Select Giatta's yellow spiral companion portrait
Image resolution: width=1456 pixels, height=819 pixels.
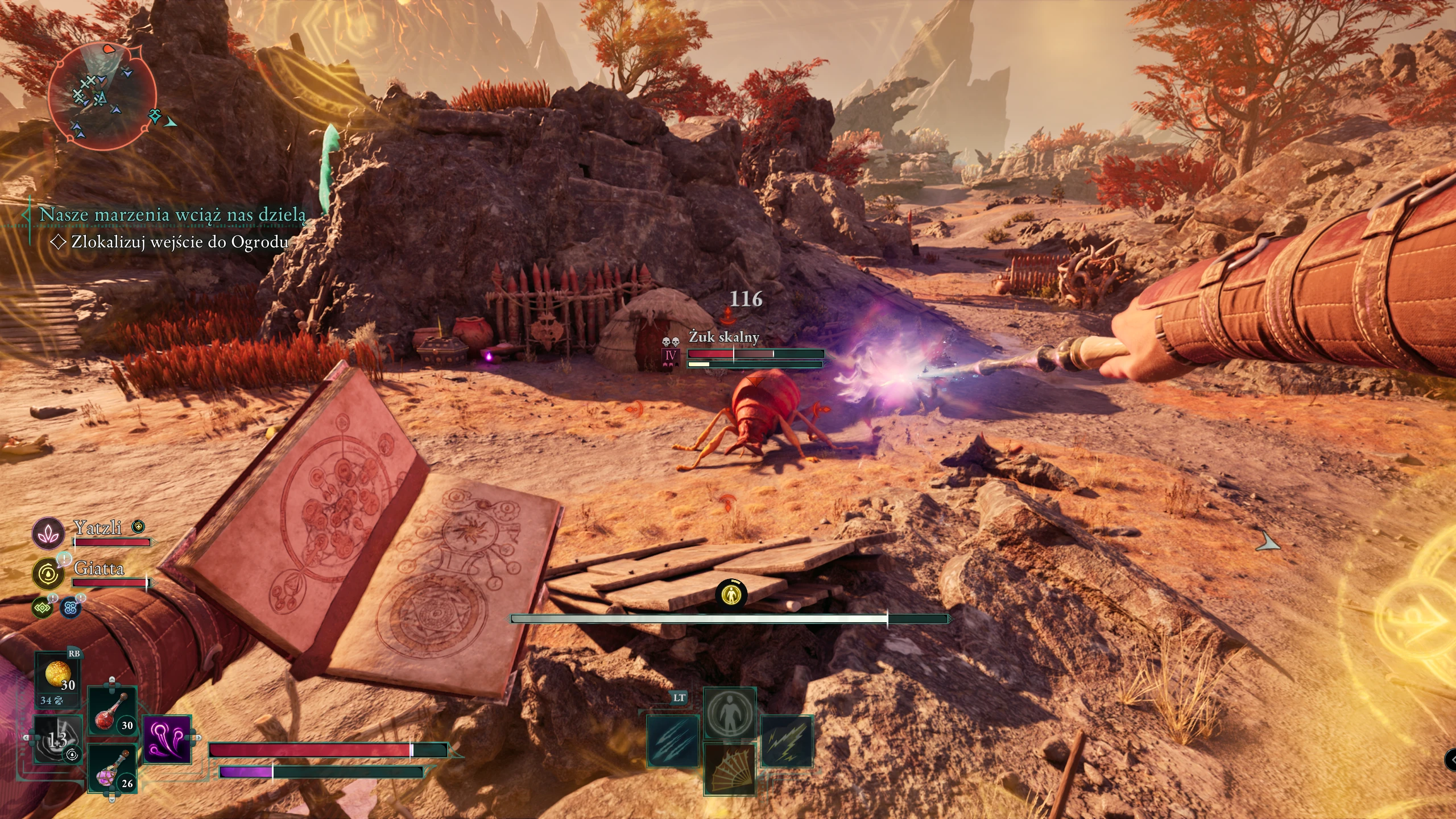point(48,574)
